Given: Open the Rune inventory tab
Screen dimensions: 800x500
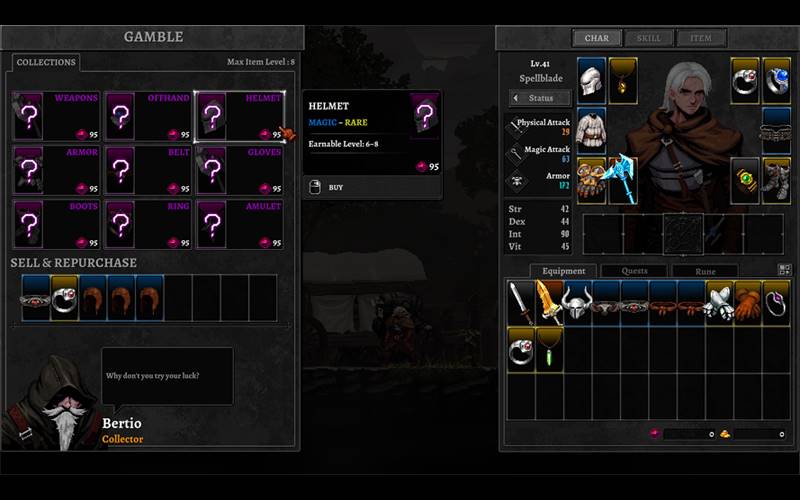Looking at the screenshot, I should (x=705, y=271).
